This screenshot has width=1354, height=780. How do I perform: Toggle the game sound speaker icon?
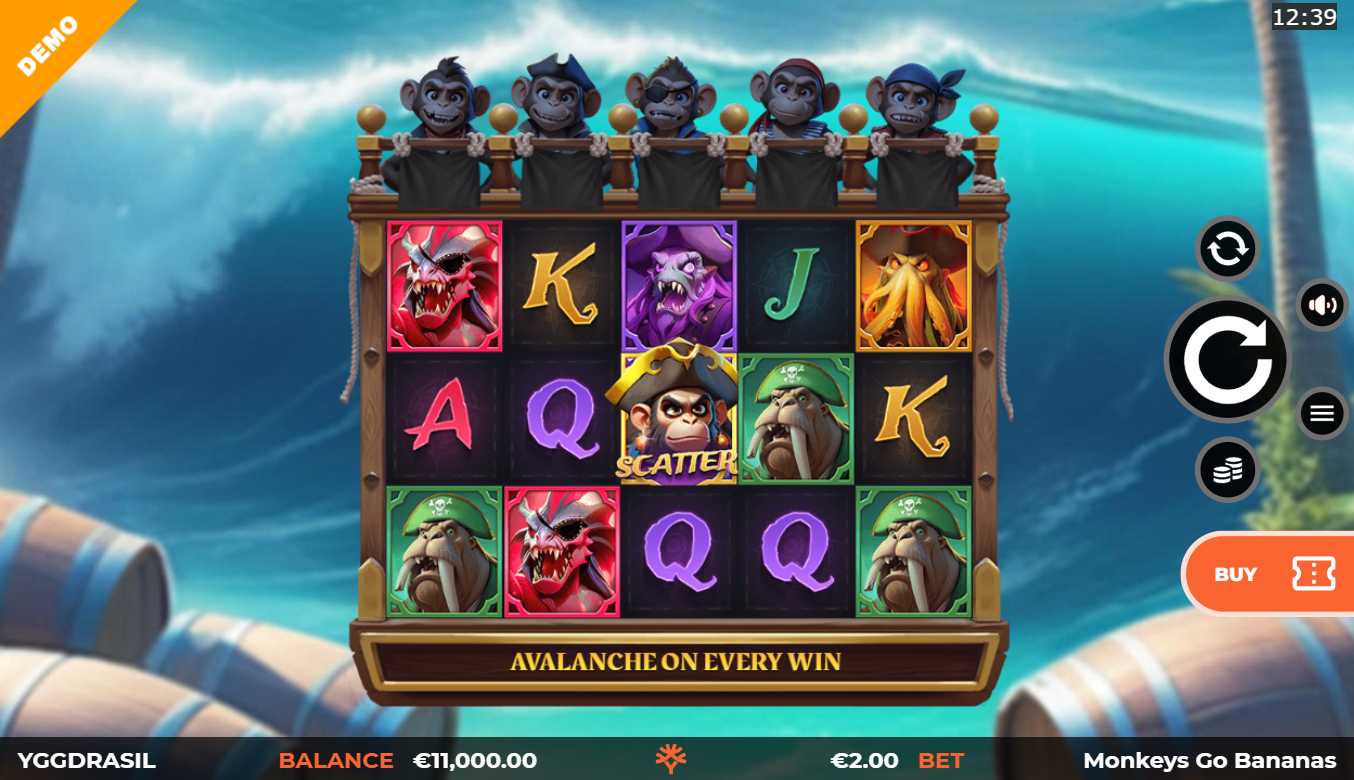coord(1322,305)
